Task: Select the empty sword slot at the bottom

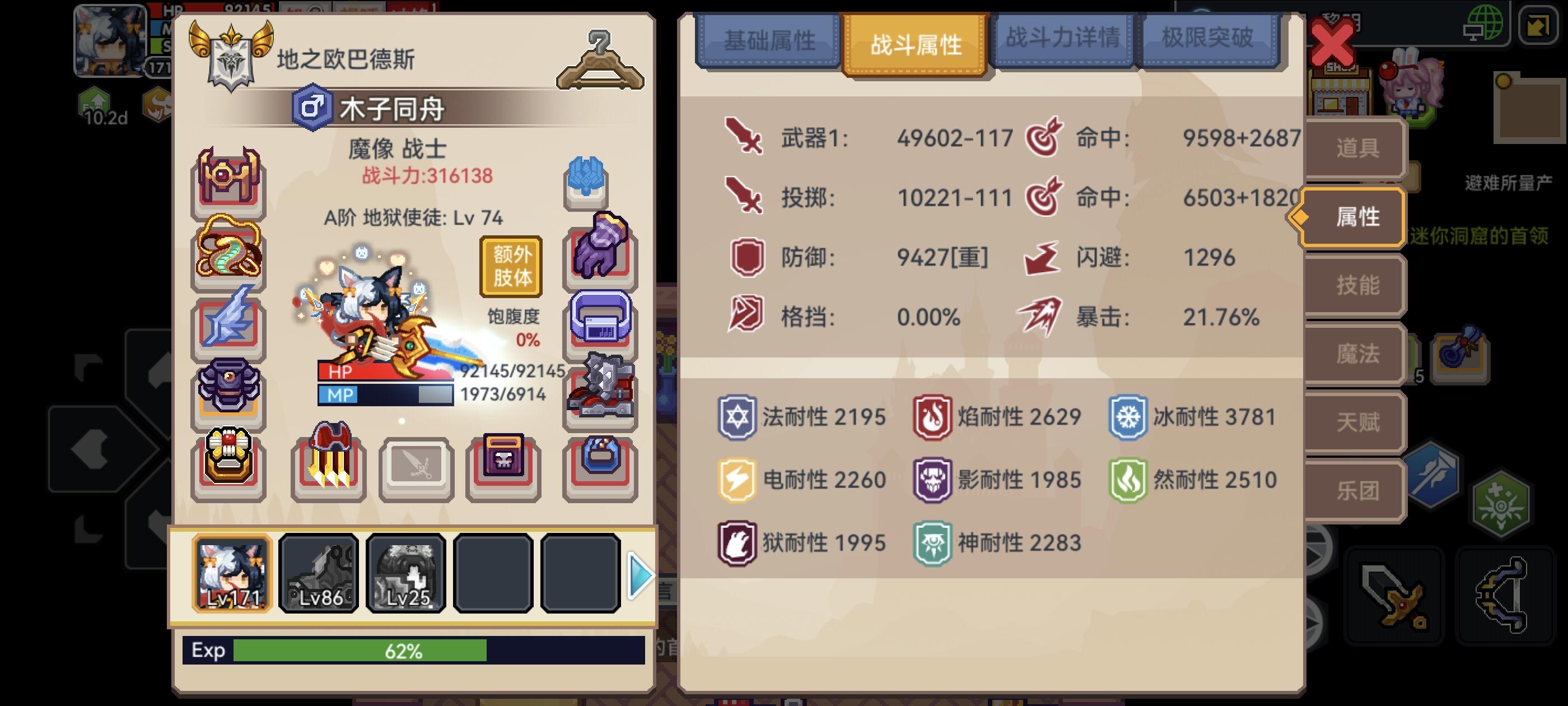Action: (417, 463)
